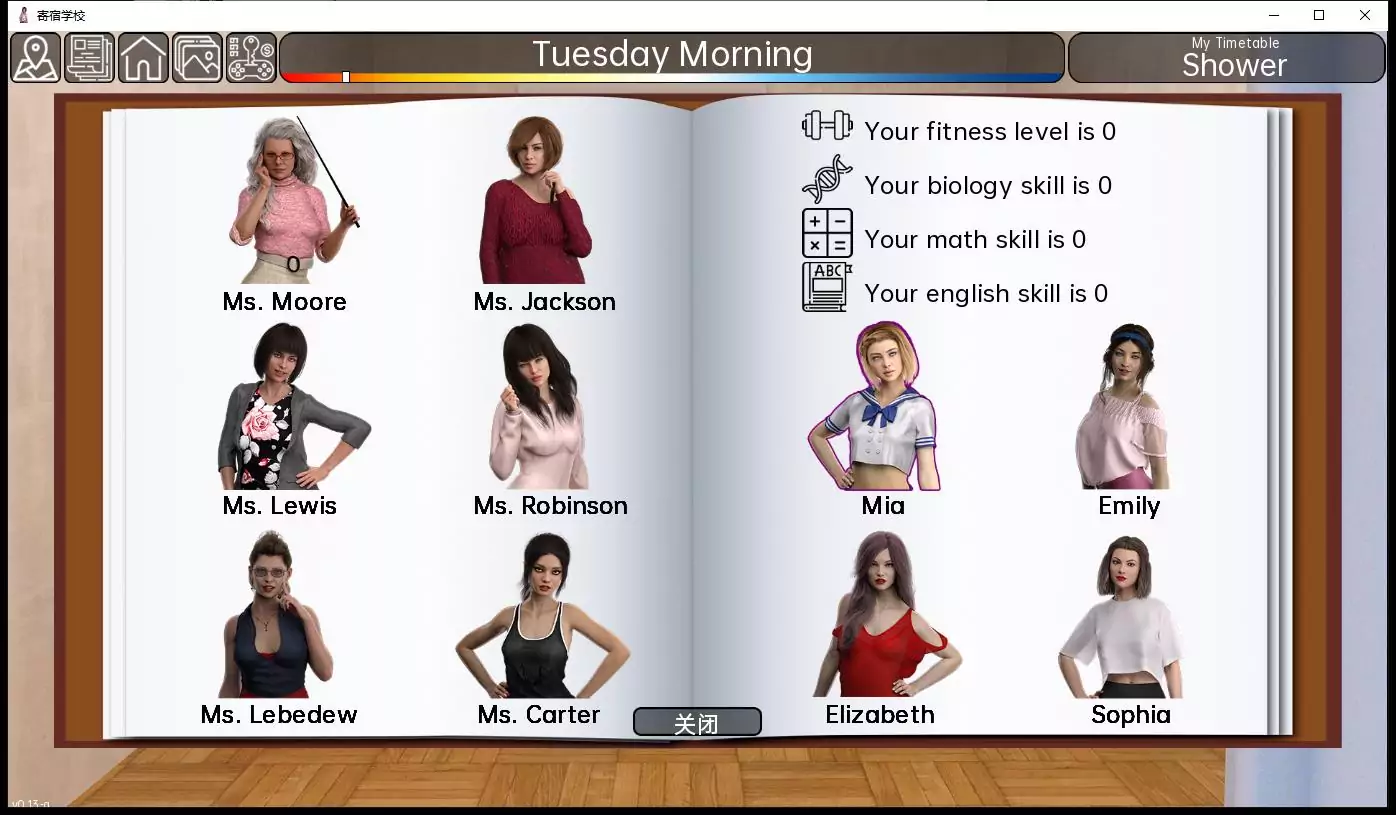The height and width of the screenshot is (815, 1396).
Task: Open the picture gallery icon
Action: pos(197,58)
